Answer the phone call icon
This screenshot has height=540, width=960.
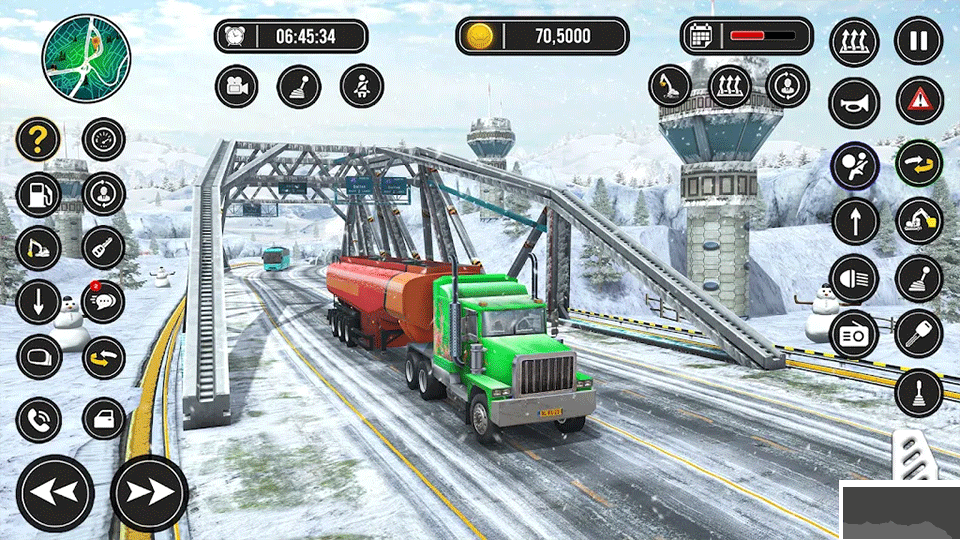click(38, 419)
